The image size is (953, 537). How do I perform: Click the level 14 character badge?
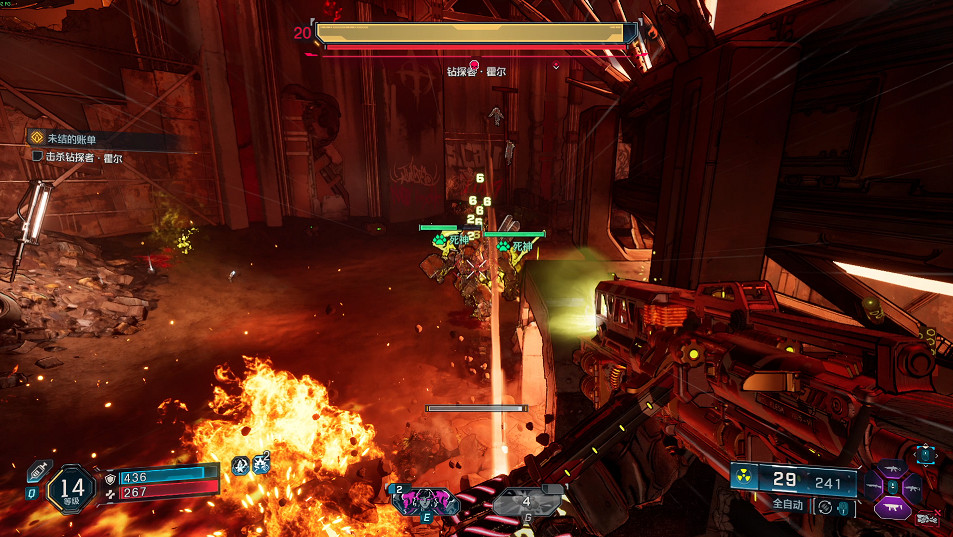click(71, 485)
